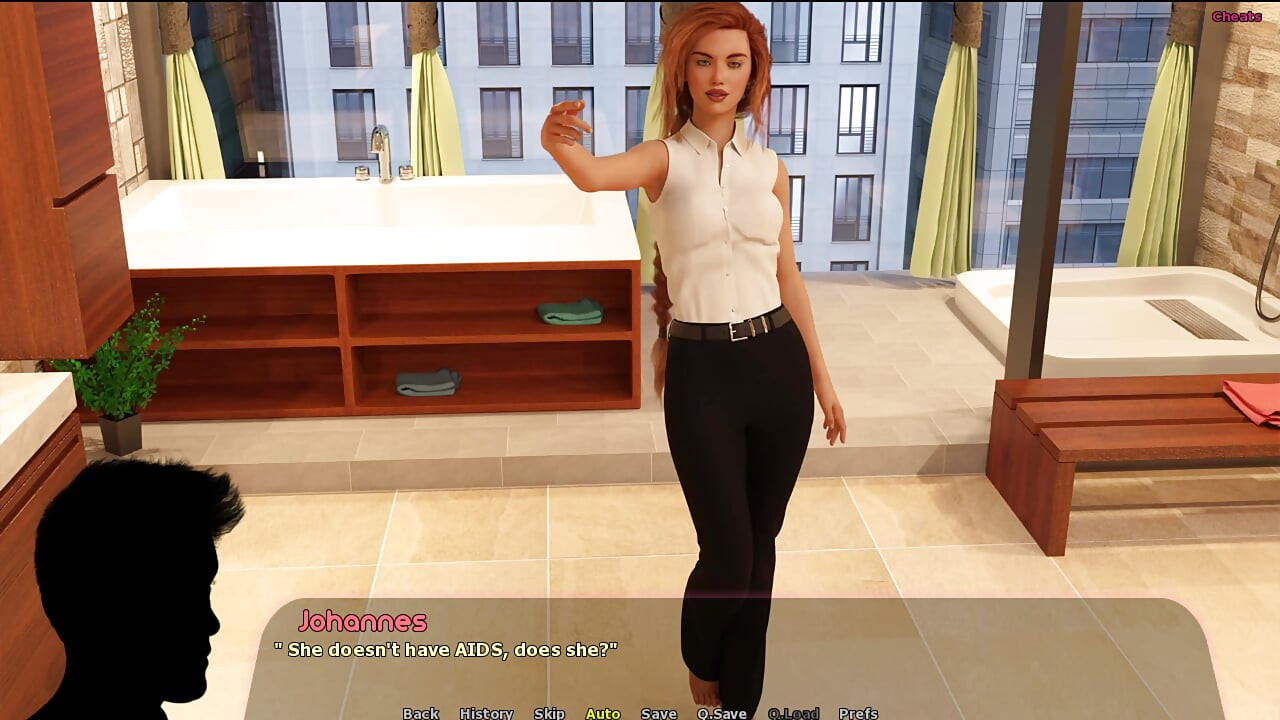Quick save with Q.Save

point(722,713)
